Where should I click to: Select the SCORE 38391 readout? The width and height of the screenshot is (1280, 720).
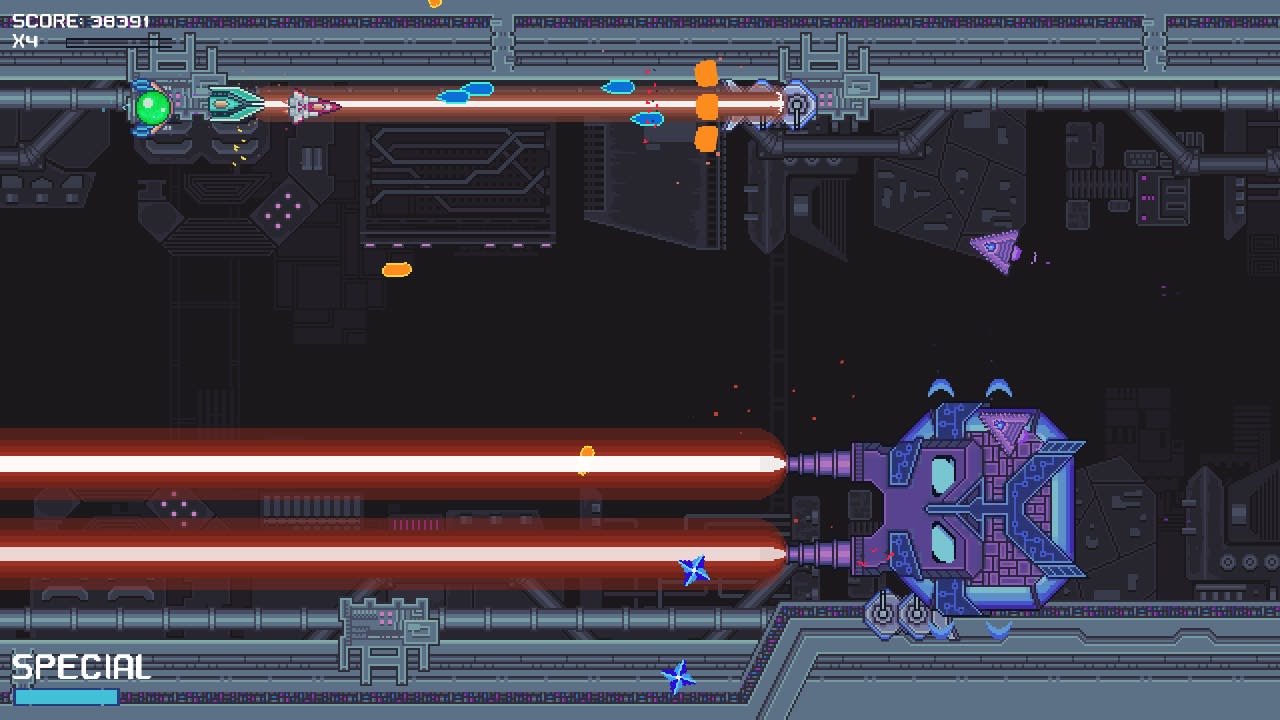(80, 17)
